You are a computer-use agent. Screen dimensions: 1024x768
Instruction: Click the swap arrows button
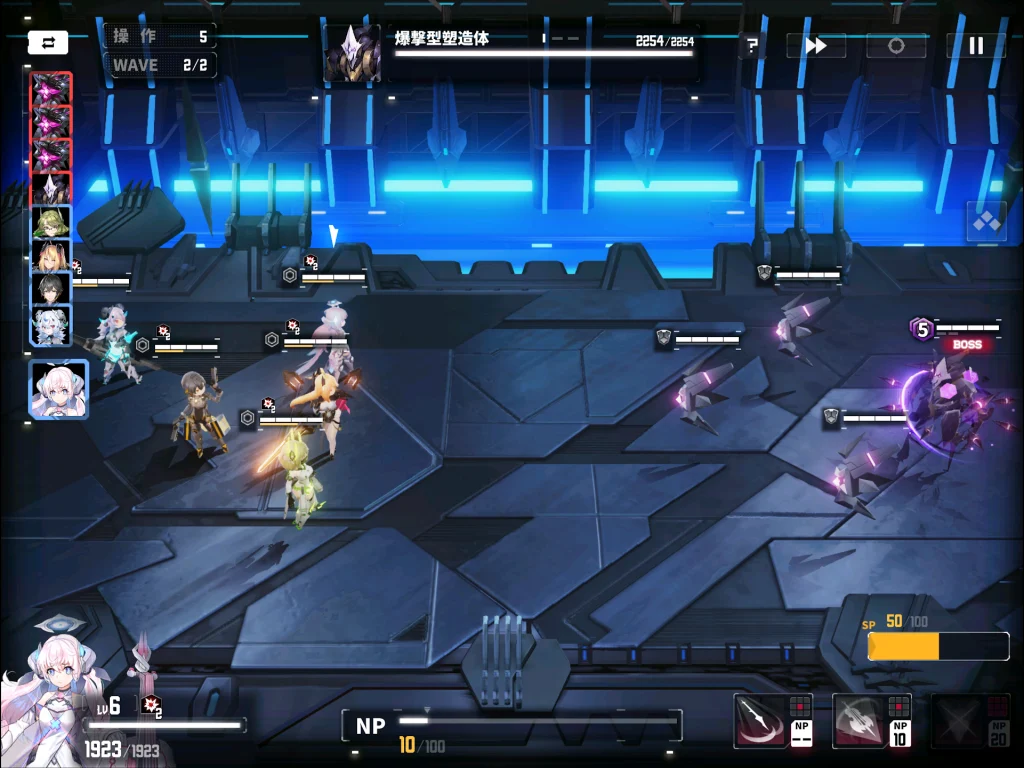click(x=48, y=42)
